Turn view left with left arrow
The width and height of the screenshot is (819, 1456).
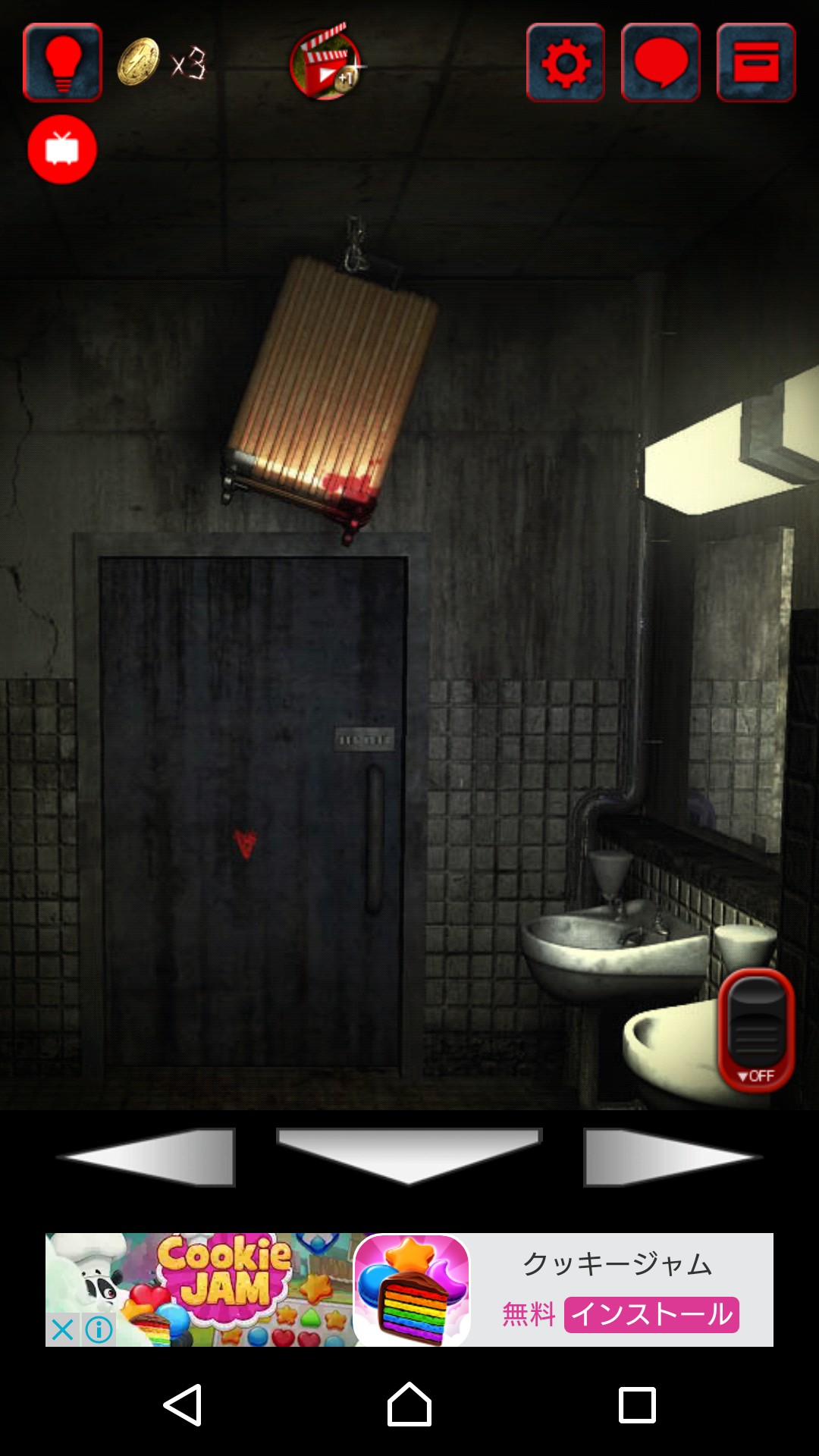(149, 1156)
